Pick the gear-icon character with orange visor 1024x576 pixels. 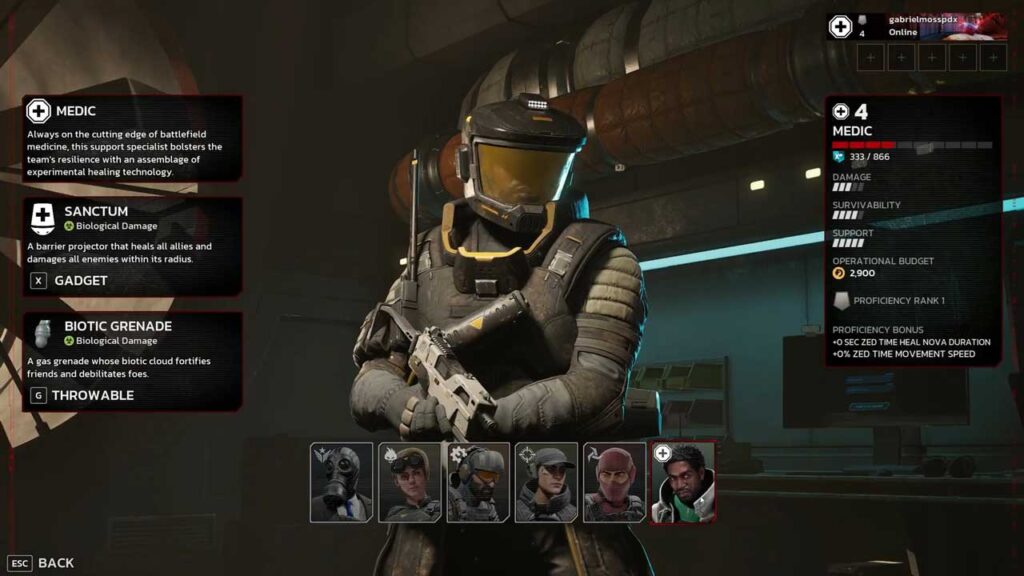pyautogui.click(x=477, y=482)
